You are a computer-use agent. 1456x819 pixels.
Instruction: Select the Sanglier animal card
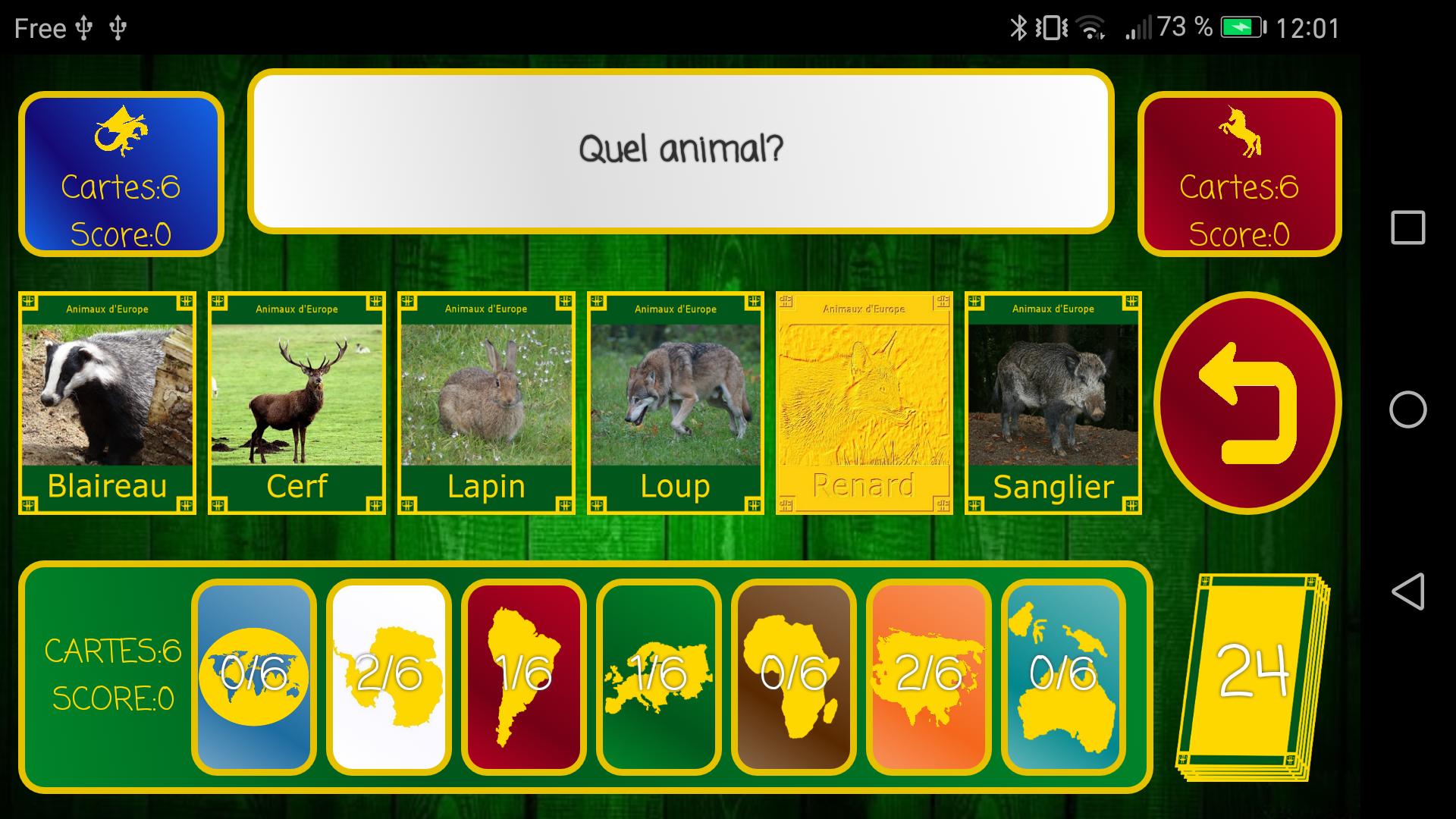pyautogui.click(x=1053, y=403)
